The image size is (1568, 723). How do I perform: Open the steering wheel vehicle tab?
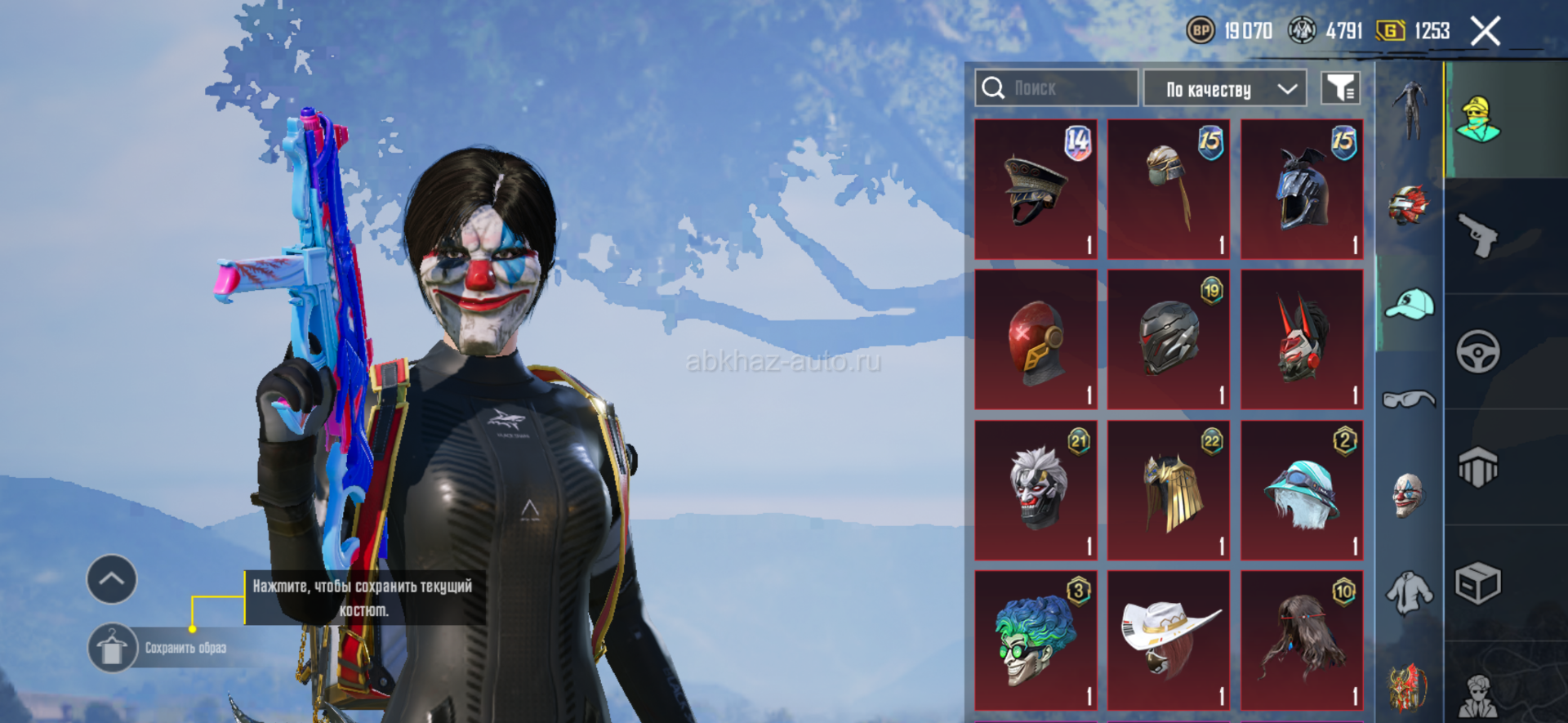pyautogui.click(x=1478, y=352)
